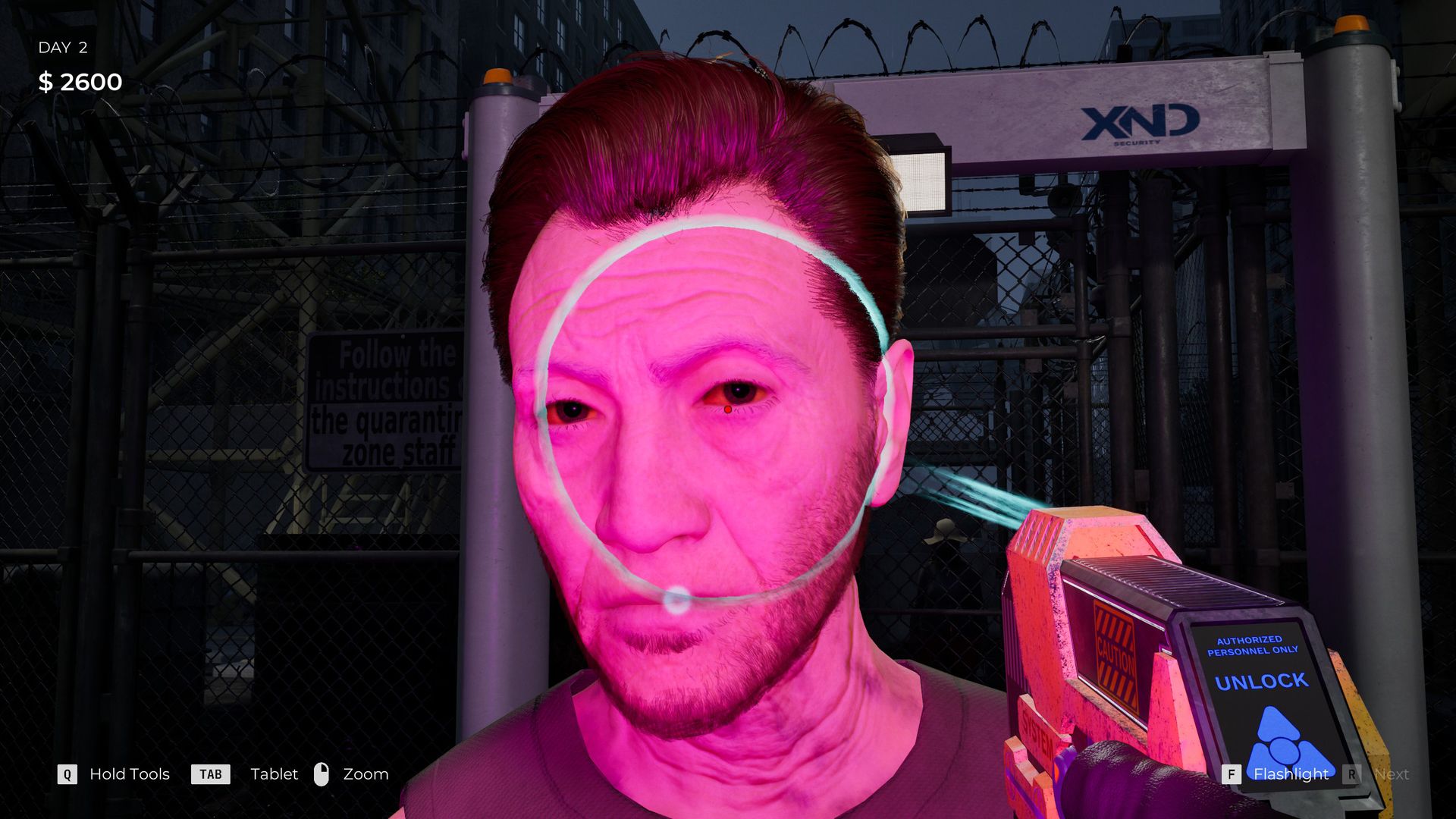Expand the Hold Tools selection

(129, 774)
